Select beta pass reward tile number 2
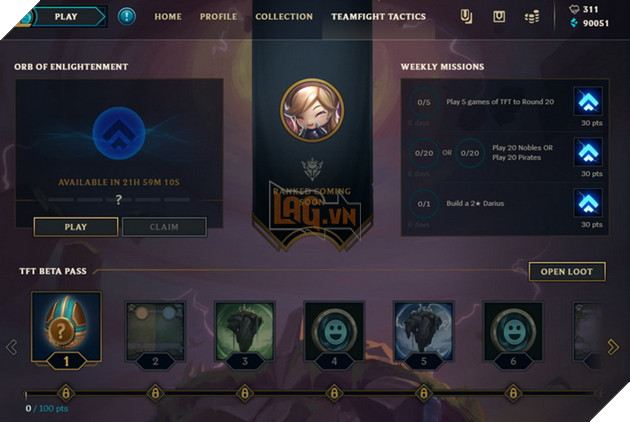This screenshot has width=630, height=422. point(154,332)
